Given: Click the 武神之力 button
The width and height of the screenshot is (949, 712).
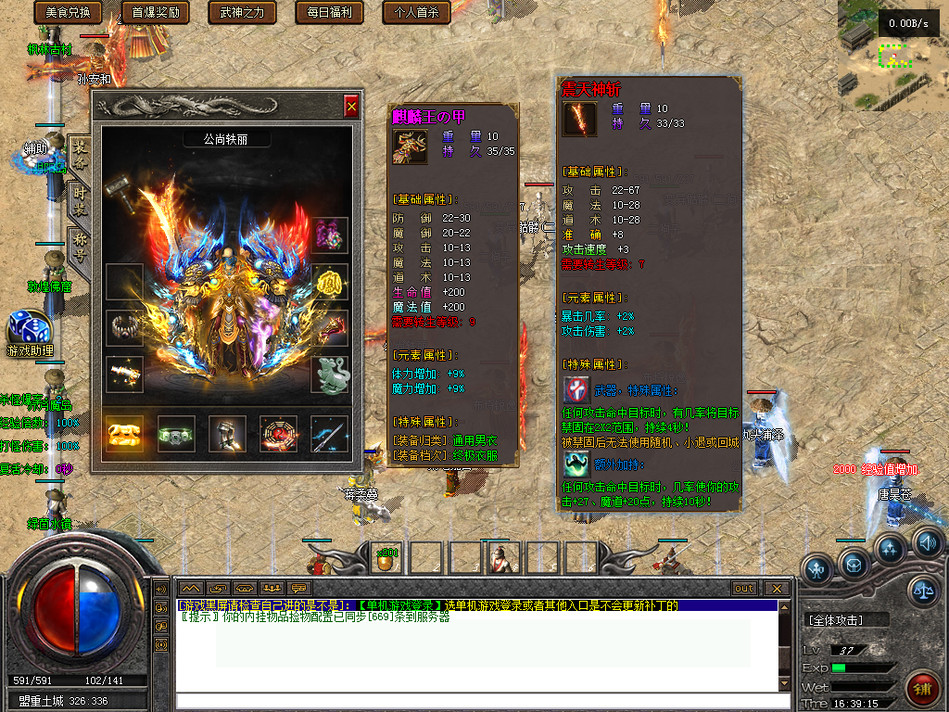Looking at the screenshot, I should [x=242, y=13].
